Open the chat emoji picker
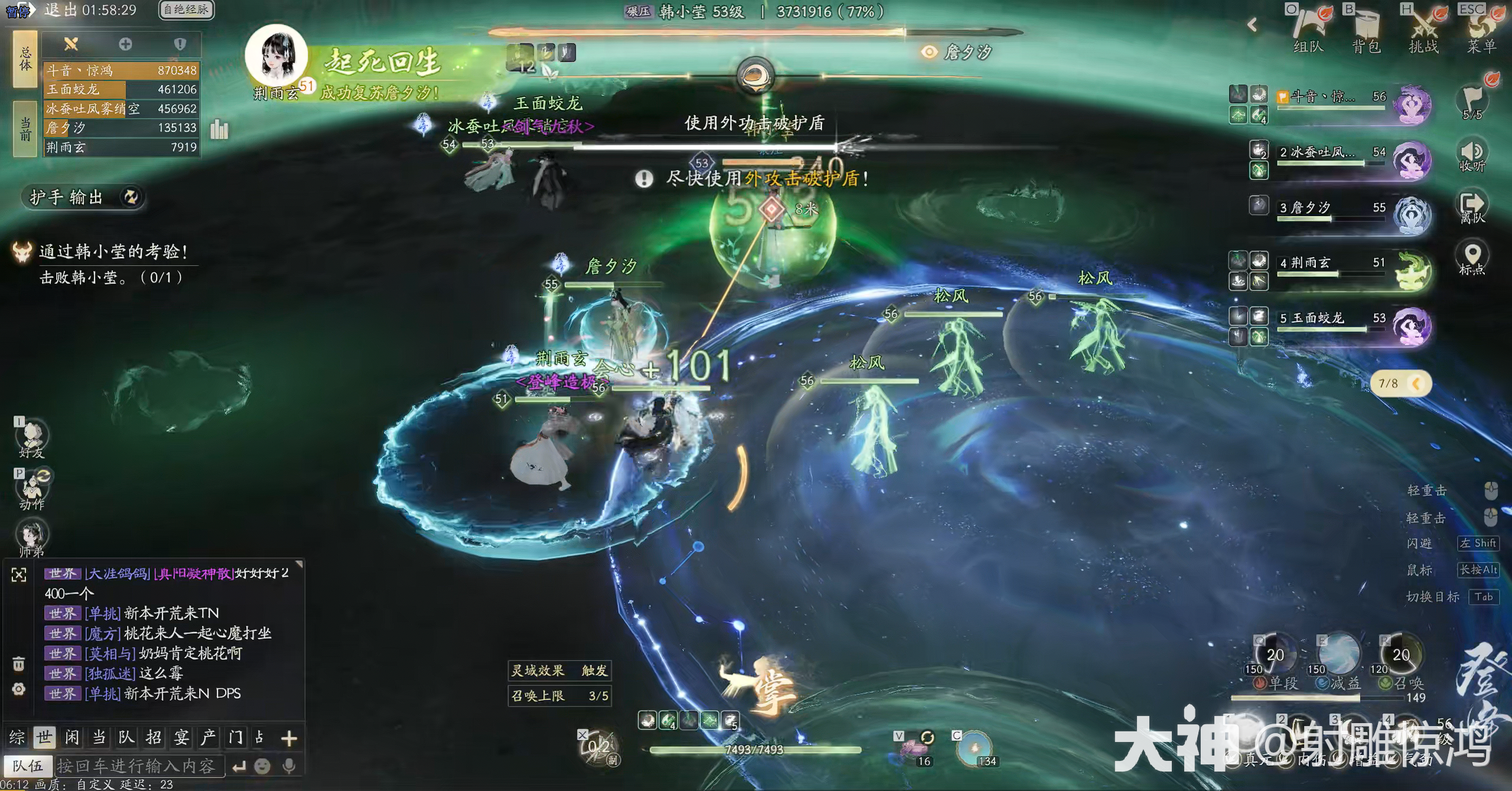Screen dimensions: 1512x791 [262, 766]
